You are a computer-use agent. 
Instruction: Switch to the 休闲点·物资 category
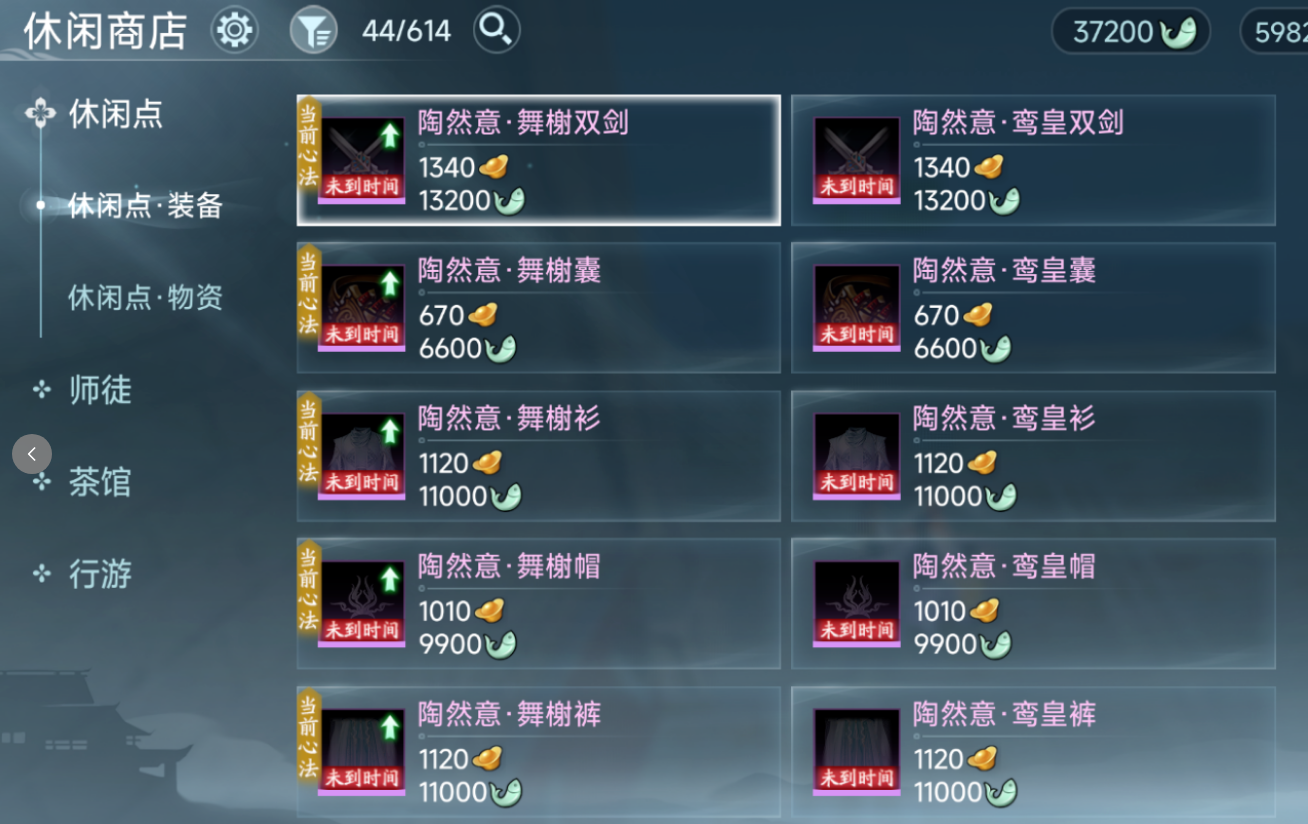(145, 297)
